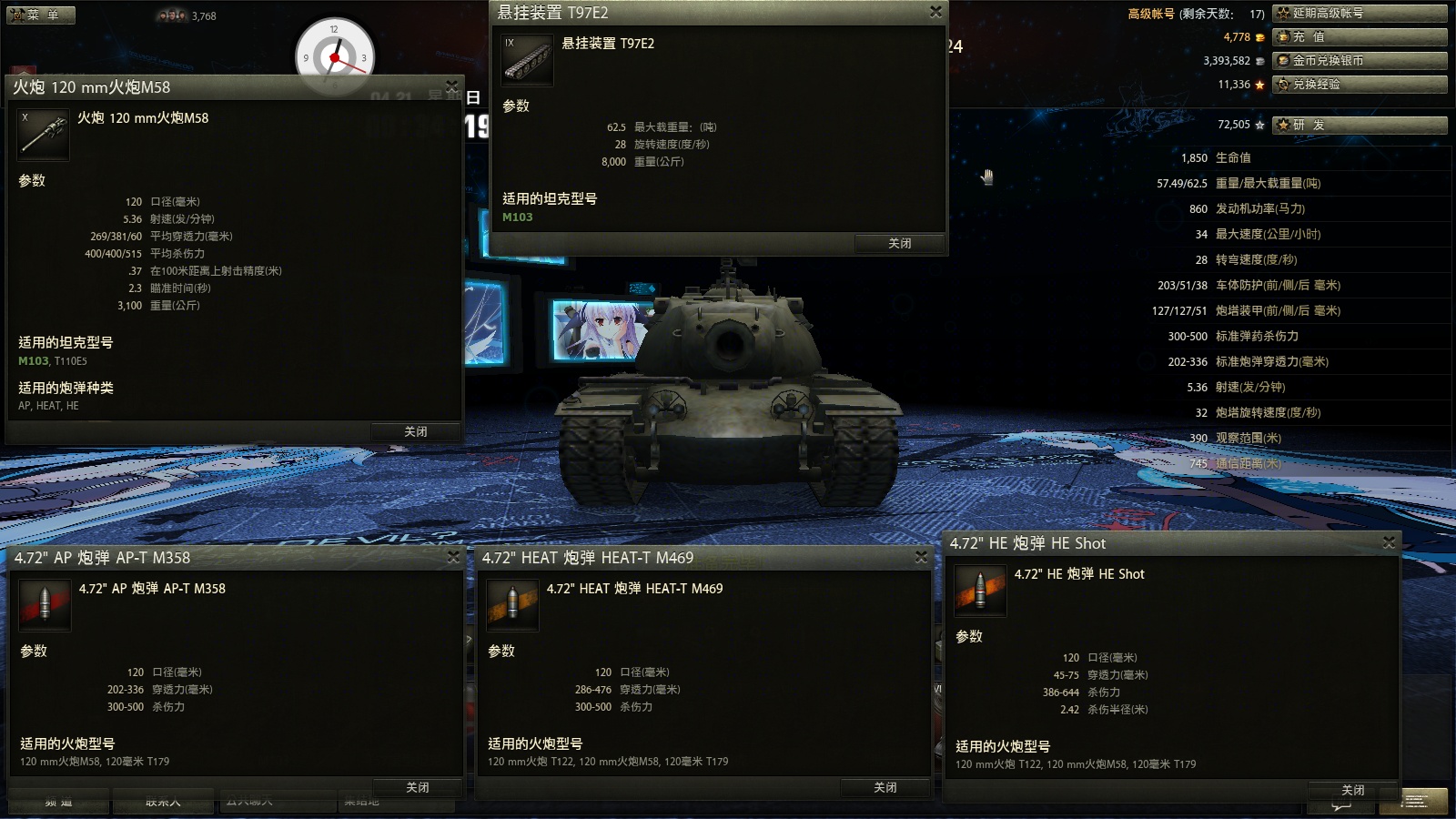Click the T97E2 suspension module icon
The width and height of the screenshot is (1456, 819).
pos(527,58)
